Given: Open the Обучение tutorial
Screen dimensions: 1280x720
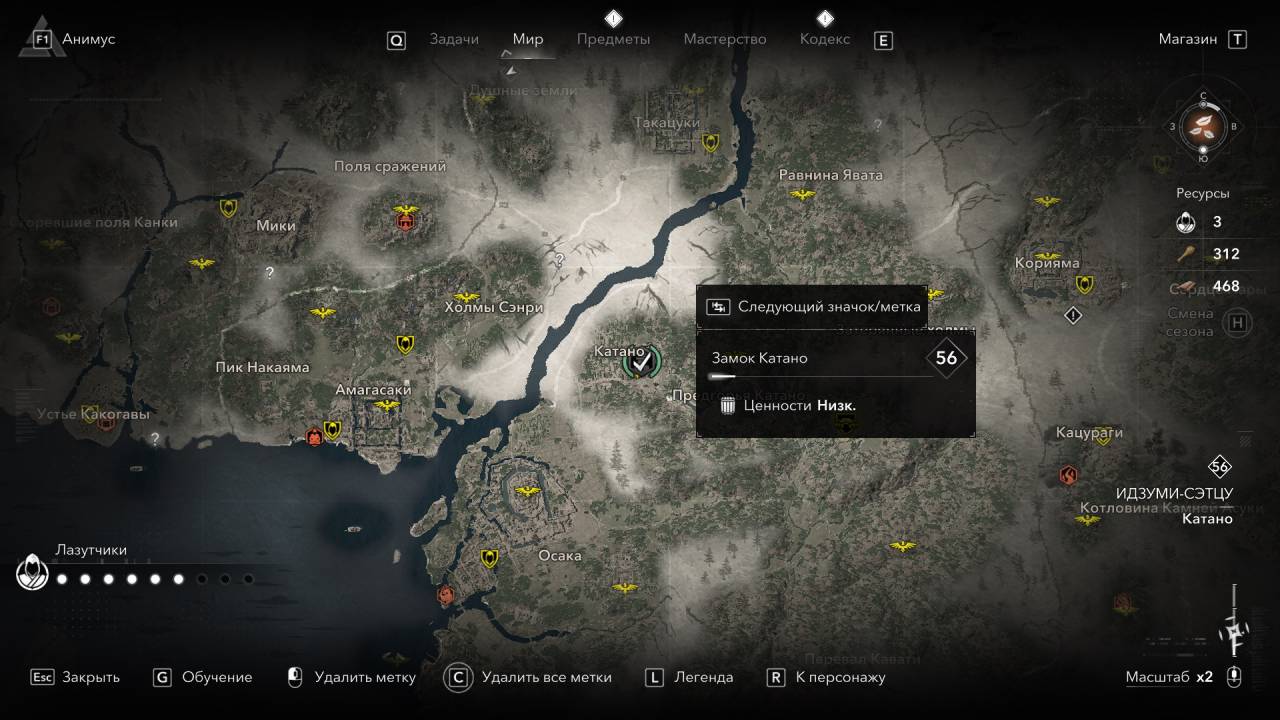Looking at the screenshot, I should pos(216,677).
